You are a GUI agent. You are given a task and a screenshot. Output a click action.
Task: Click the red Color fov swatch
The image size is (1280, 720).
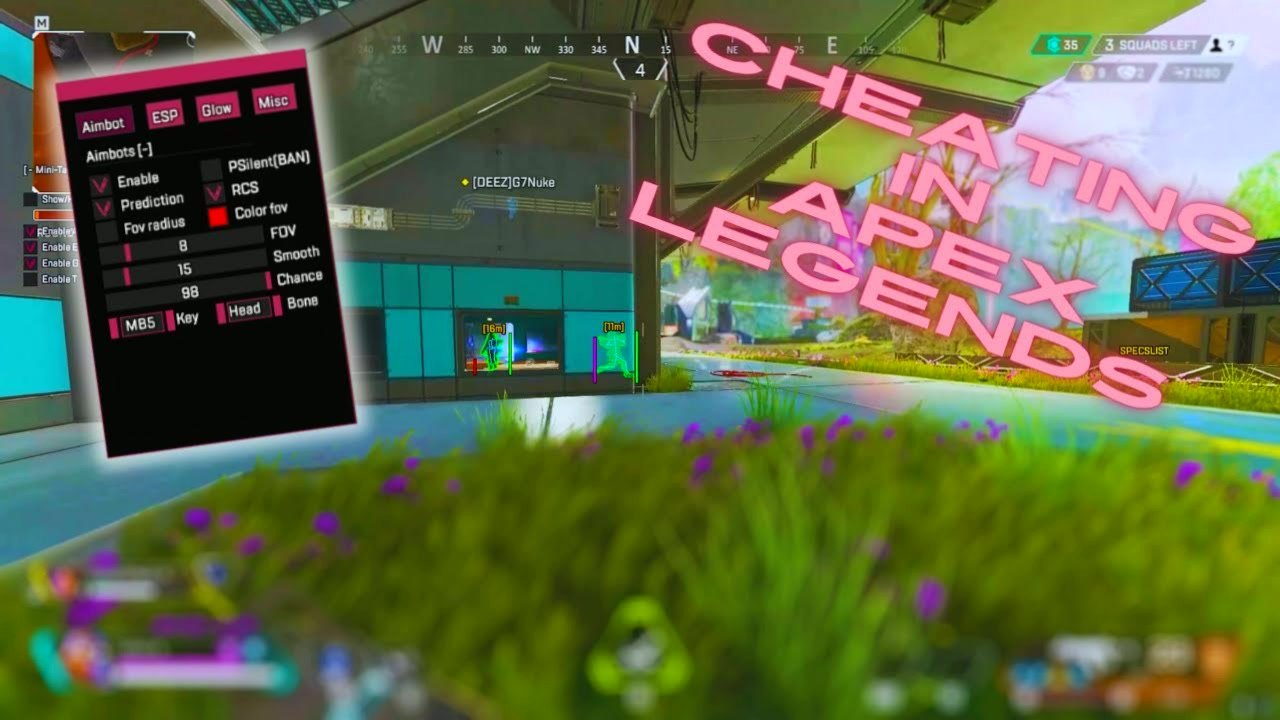click(x=218, y=215)
